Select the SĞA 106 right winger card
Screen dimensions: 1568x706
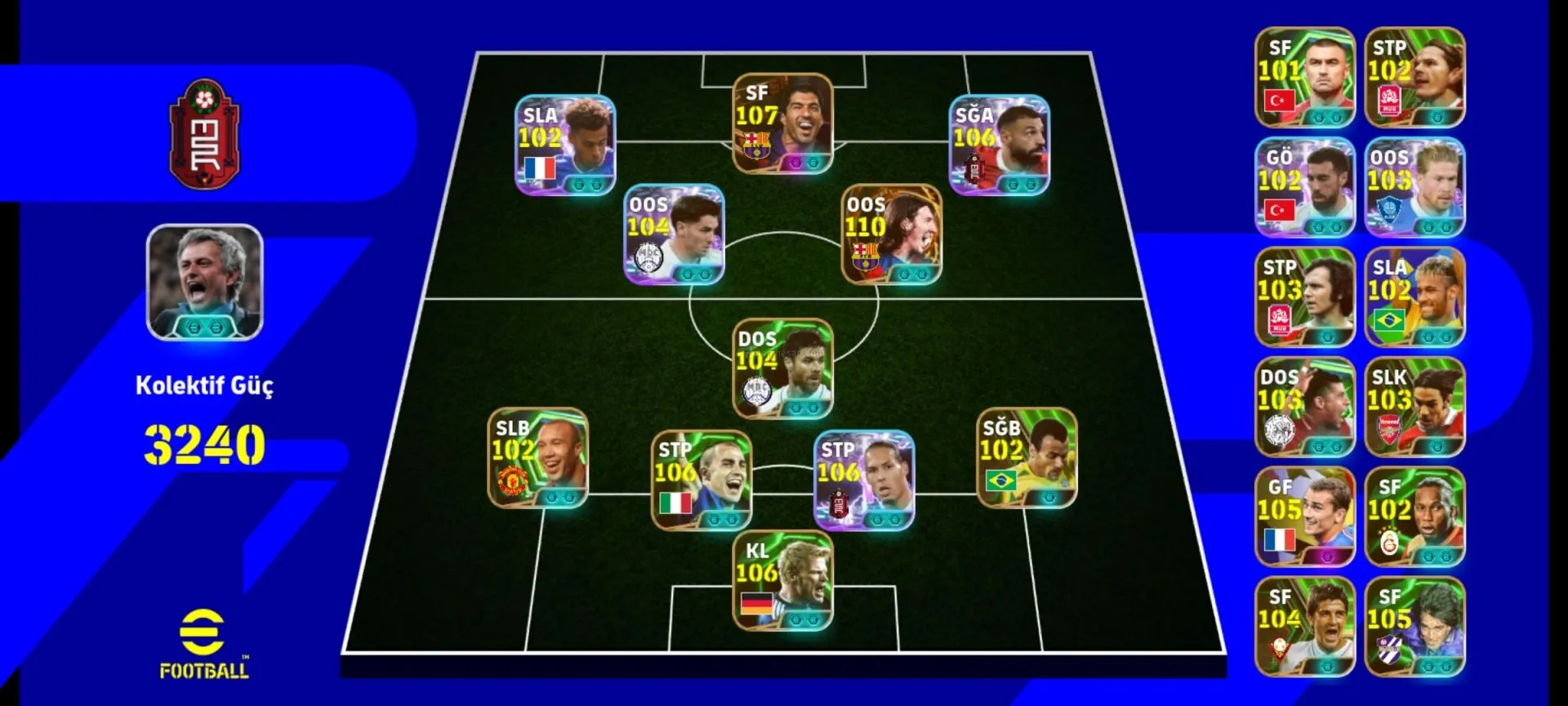pyautogui.click(x=999, y=145)
